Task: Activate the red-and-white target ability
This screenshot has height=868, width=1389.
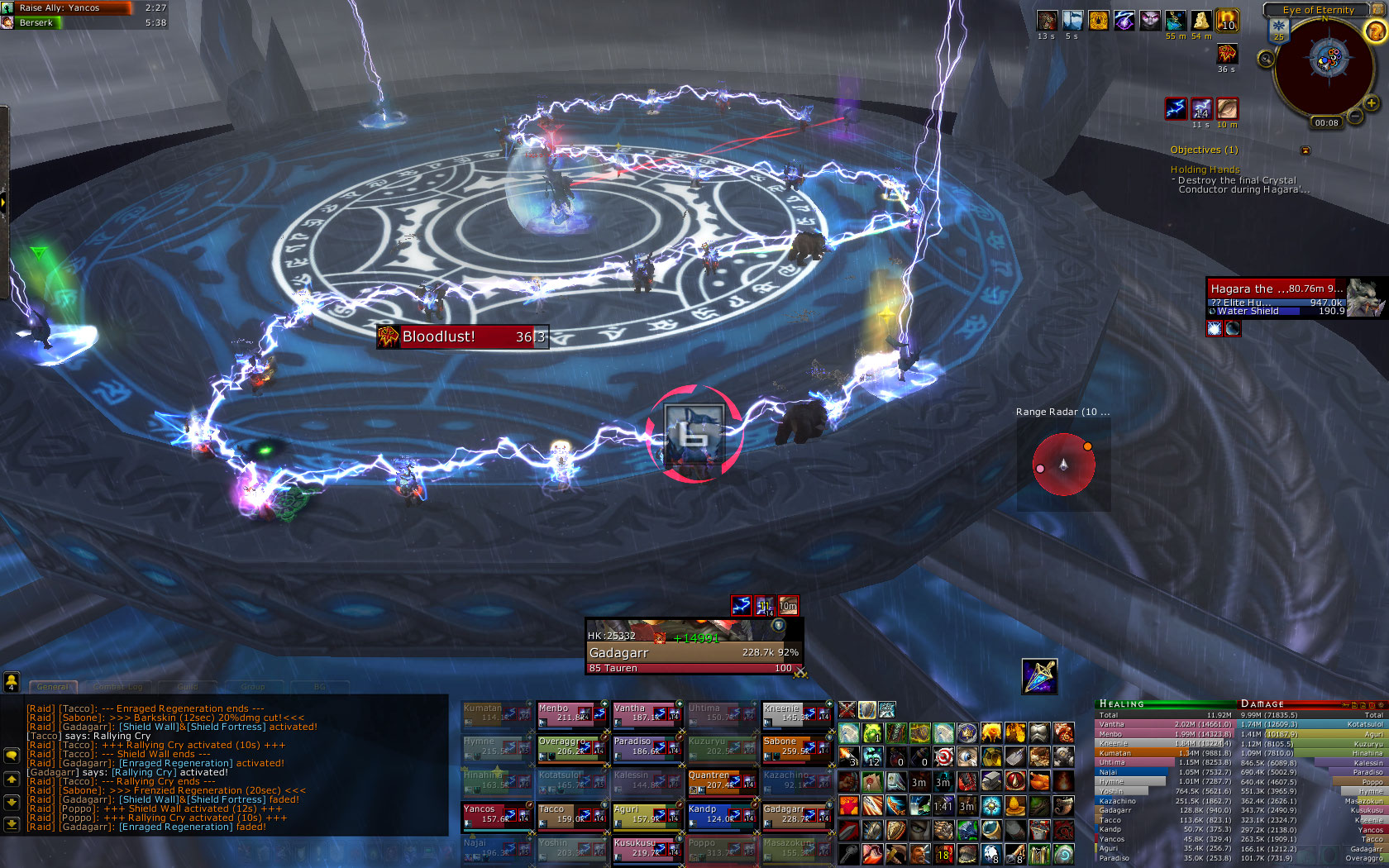Action: 944,756
